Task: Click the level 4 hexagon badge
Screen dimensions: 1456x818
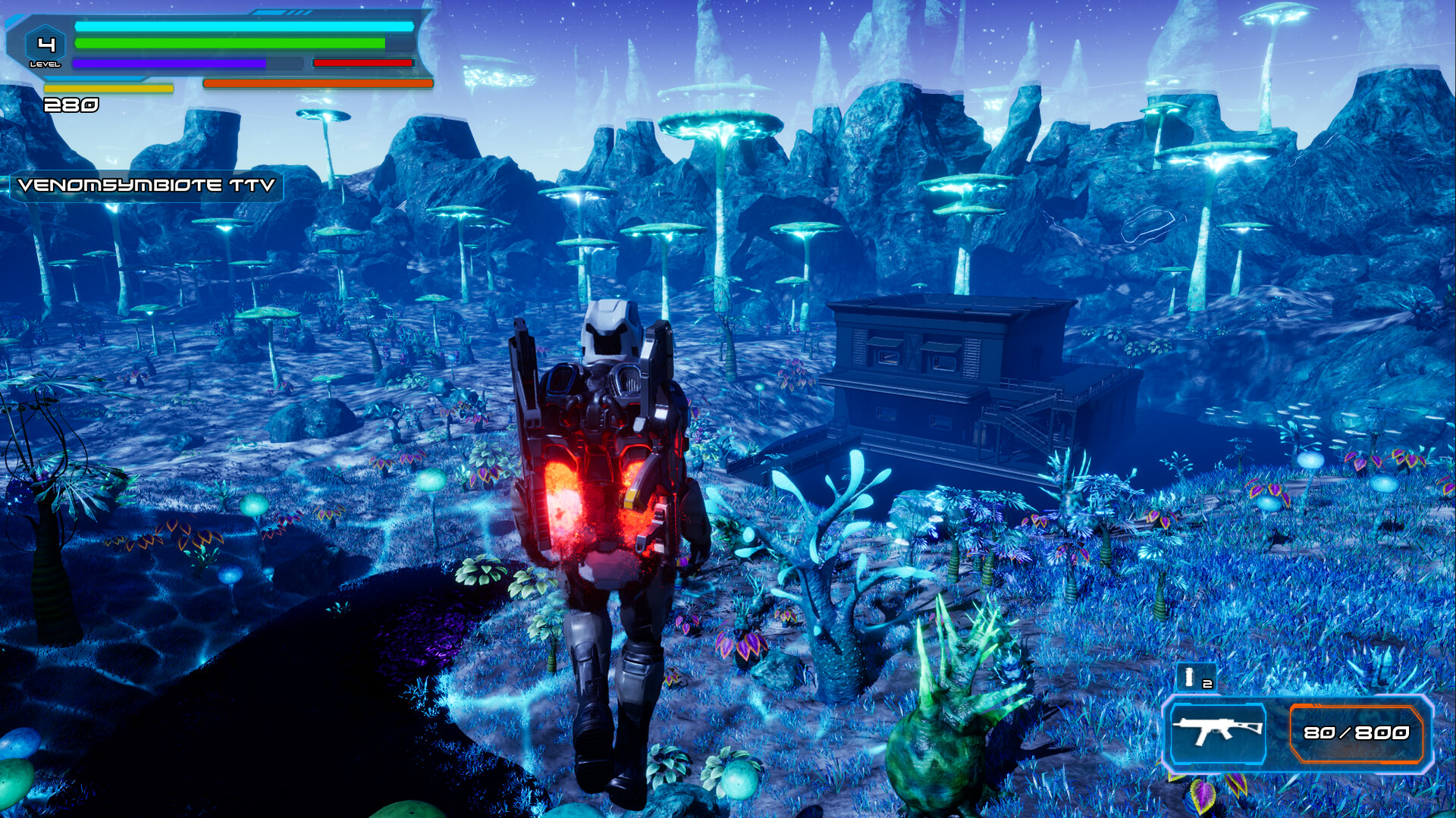Action: (45, 47)
